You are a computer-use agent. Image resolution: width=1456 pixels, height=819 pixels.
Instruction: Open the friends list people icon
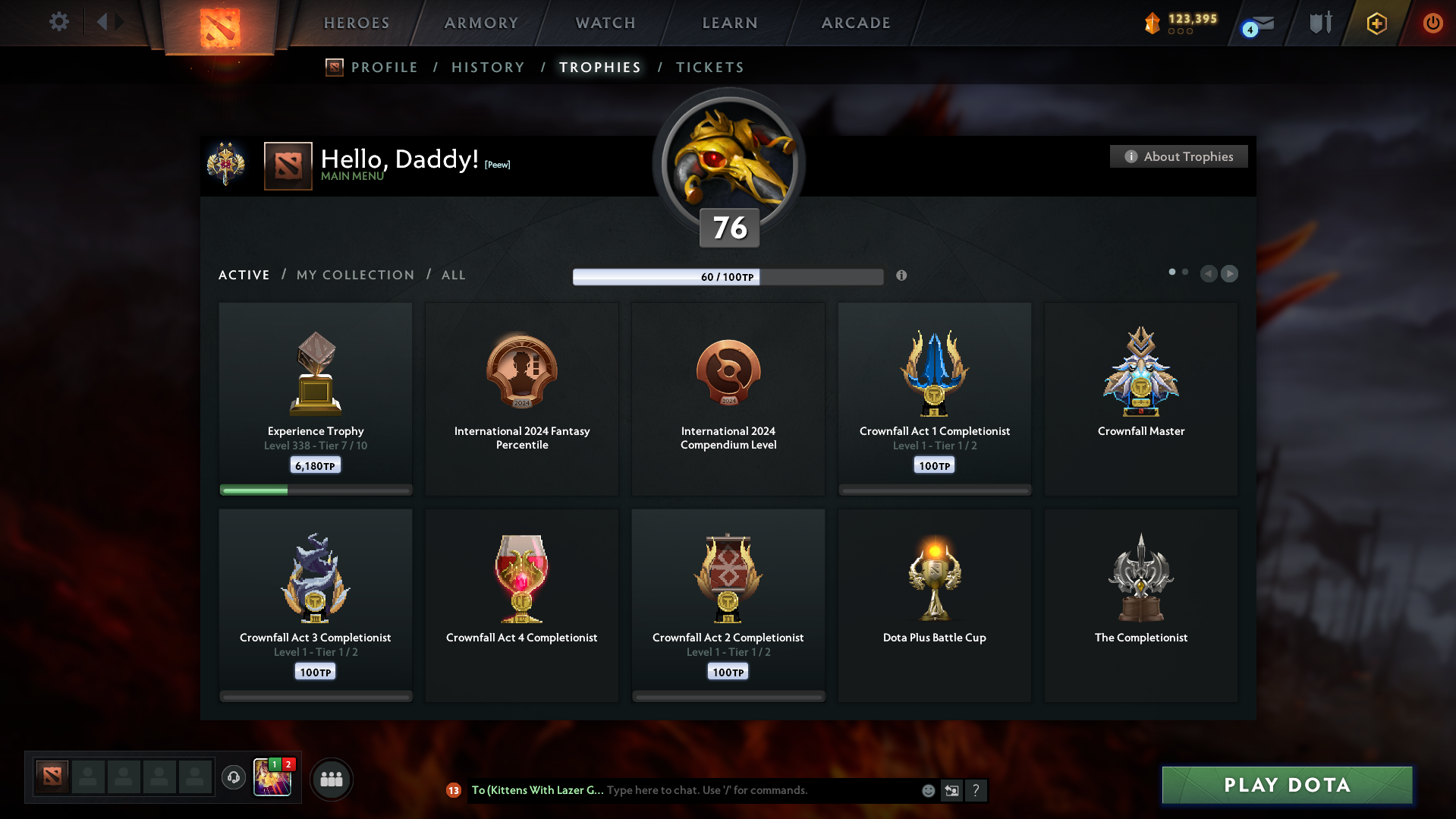(331, 779)
